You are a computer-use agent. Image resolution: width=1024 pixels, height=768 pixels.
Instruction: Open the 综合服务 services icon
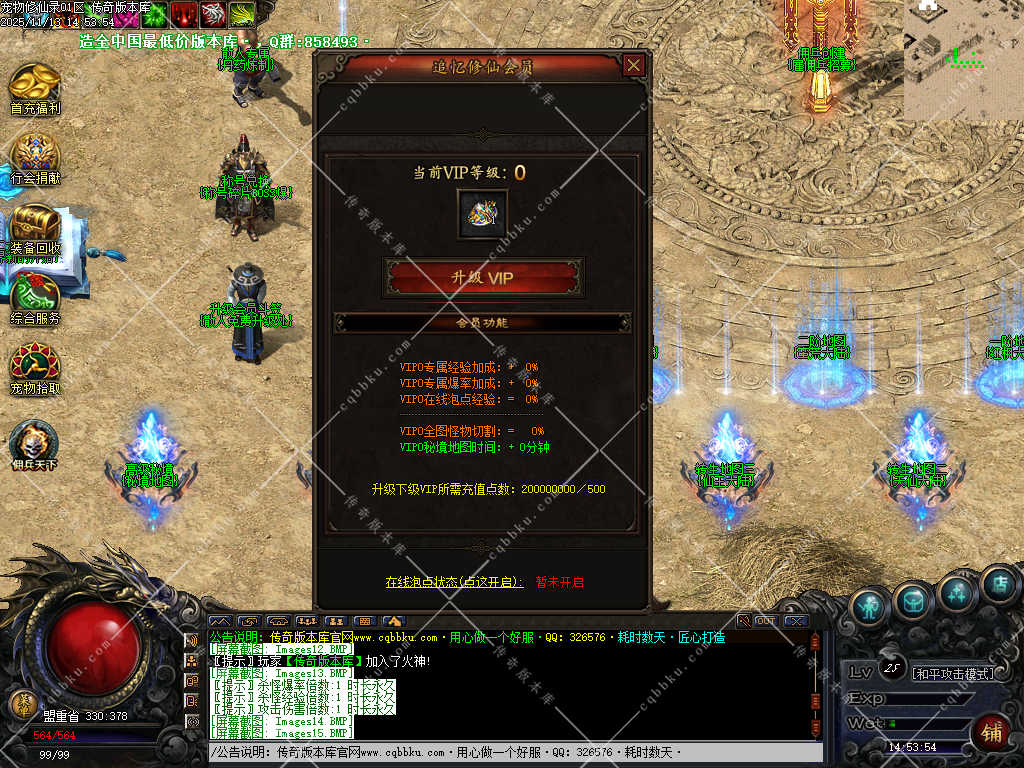pos(36,296)
